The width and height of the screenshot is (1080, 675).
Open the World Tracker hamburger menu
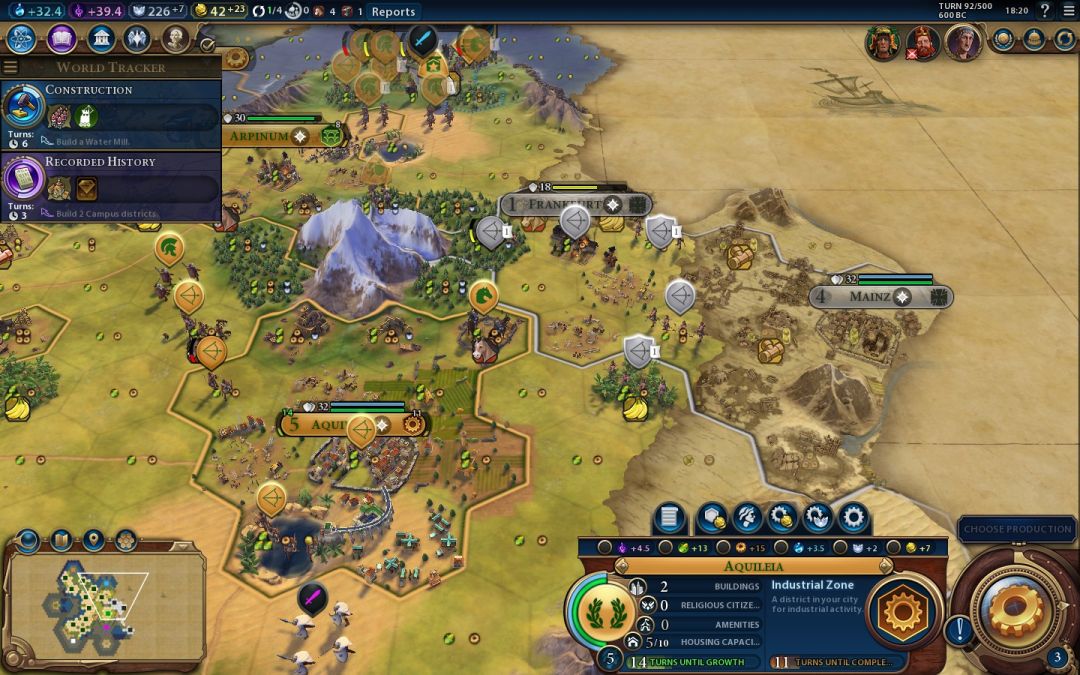click(10, 67)
